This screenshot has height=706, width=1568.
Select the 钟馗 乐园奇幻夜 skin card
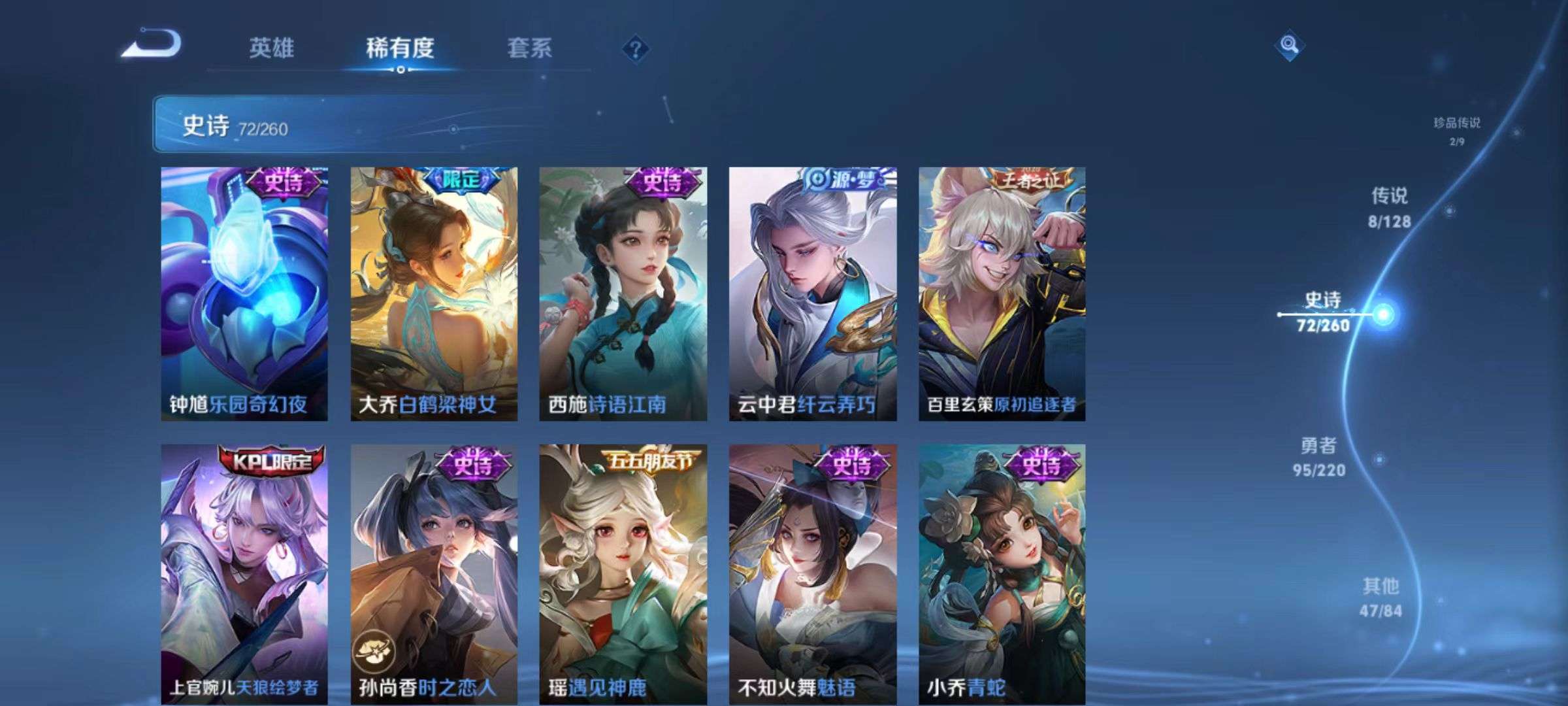pyautogui.click(x=244, y=294)
